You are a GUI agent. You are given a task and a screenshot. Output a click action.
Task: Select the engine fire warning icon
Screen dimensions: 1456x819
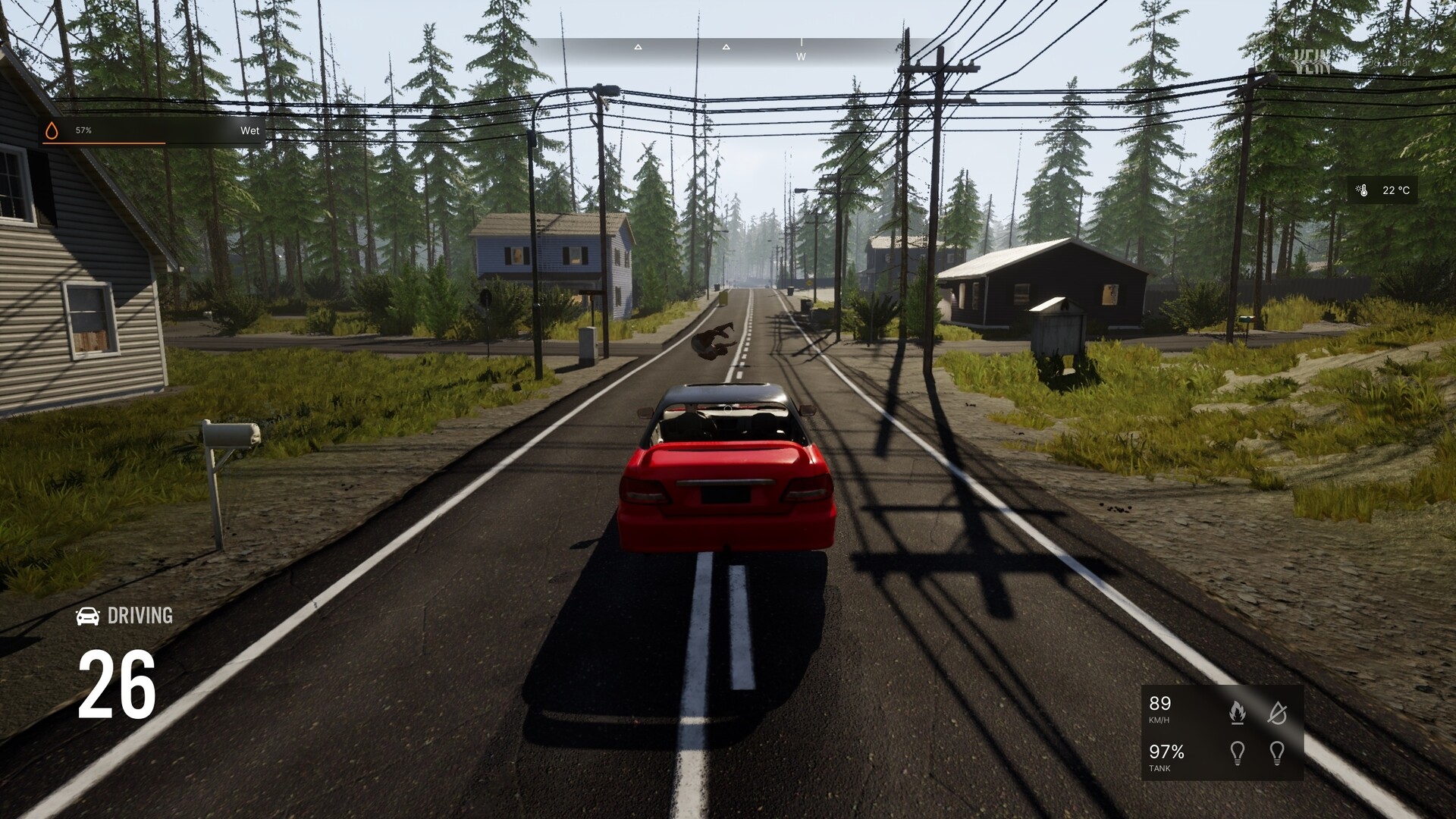coord(1237,711)
